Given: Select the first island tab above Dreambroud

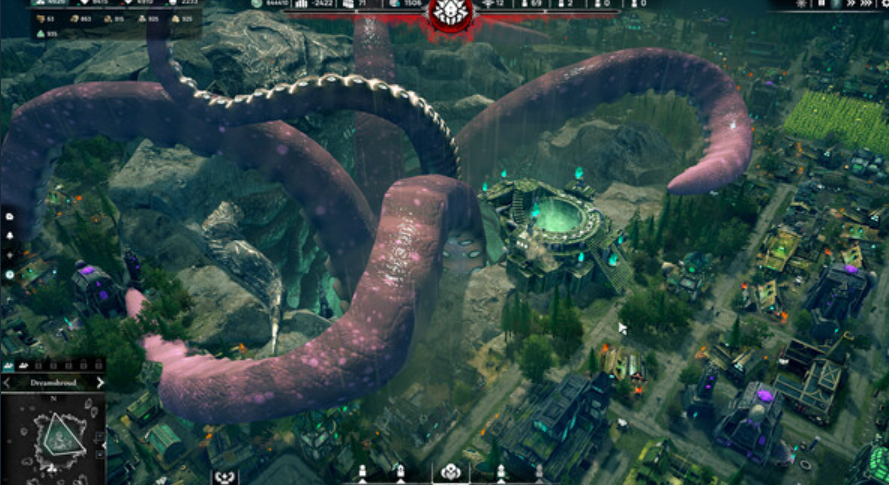Looking at the screenshot, I should pyautogui.click(x=9, y=367).
